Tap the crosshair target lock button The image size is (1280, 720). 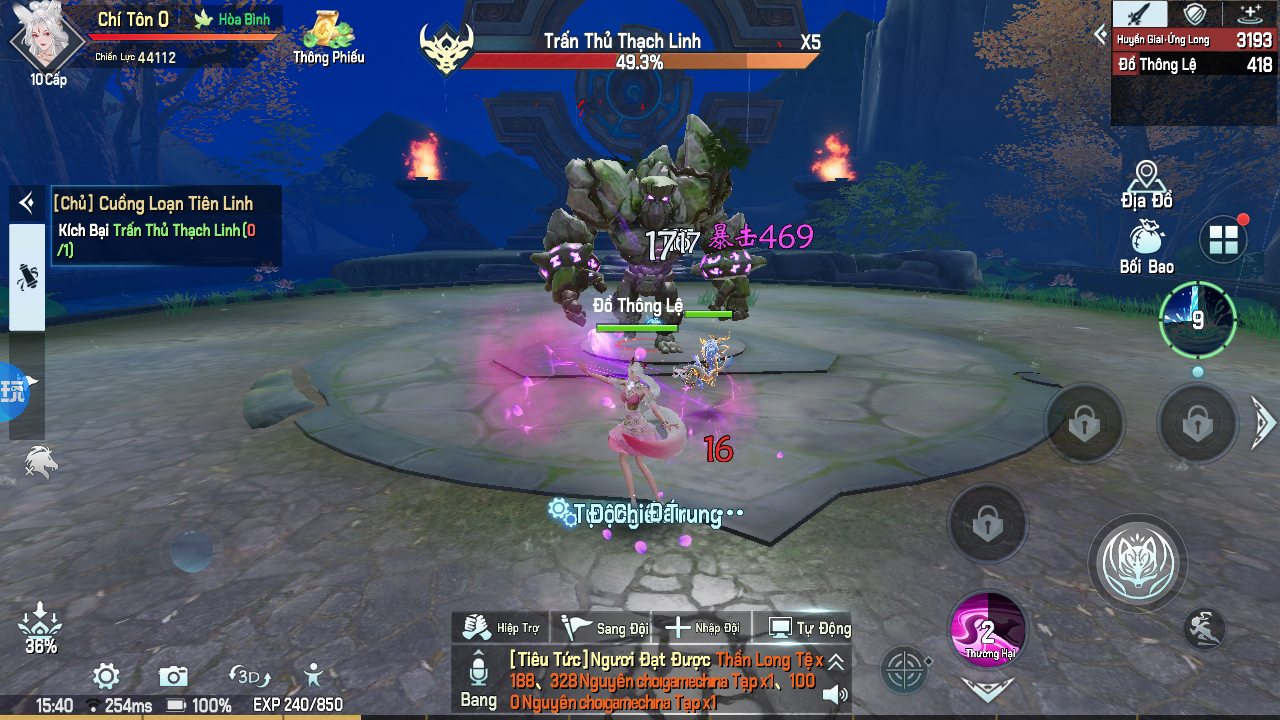coord(905,669)
